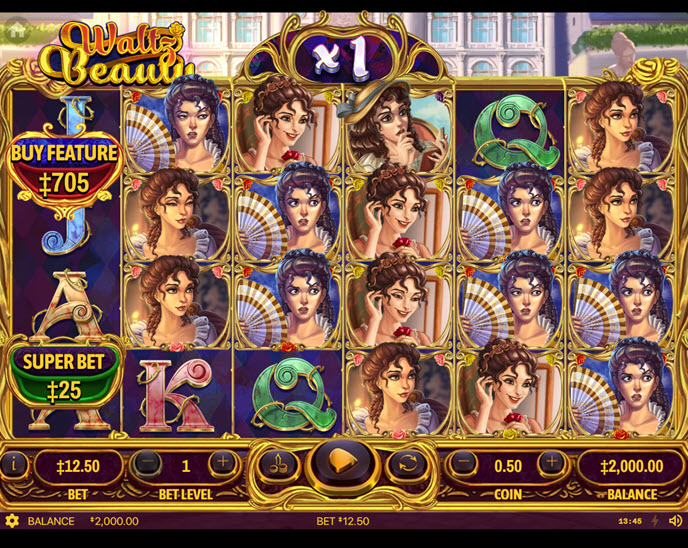Toggle the lightning bolt quick-spin icon
This screenshot has height=548, width=688.
[x=656, y=521]
